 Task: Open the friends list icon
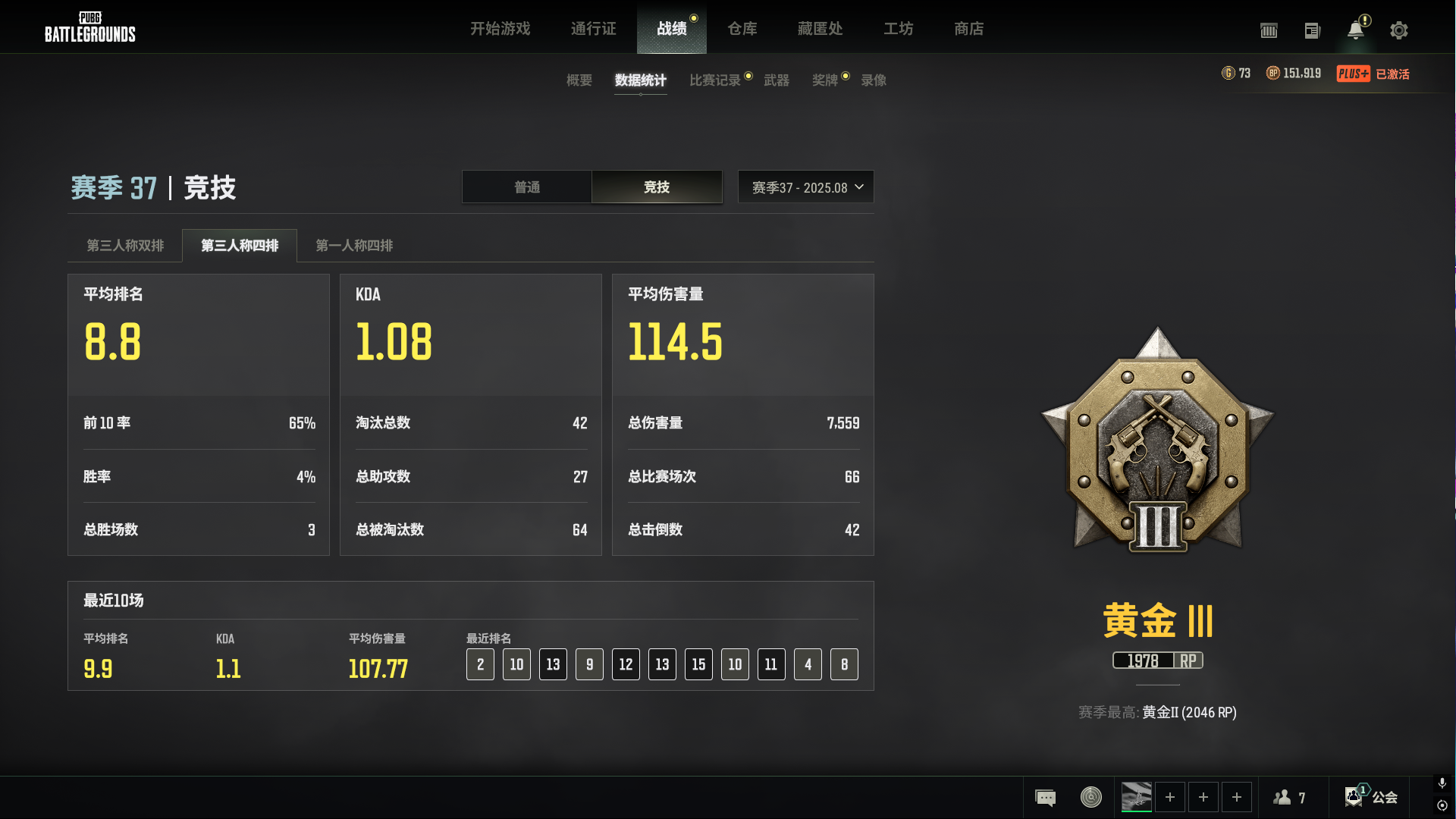[x=1289, y=798]
